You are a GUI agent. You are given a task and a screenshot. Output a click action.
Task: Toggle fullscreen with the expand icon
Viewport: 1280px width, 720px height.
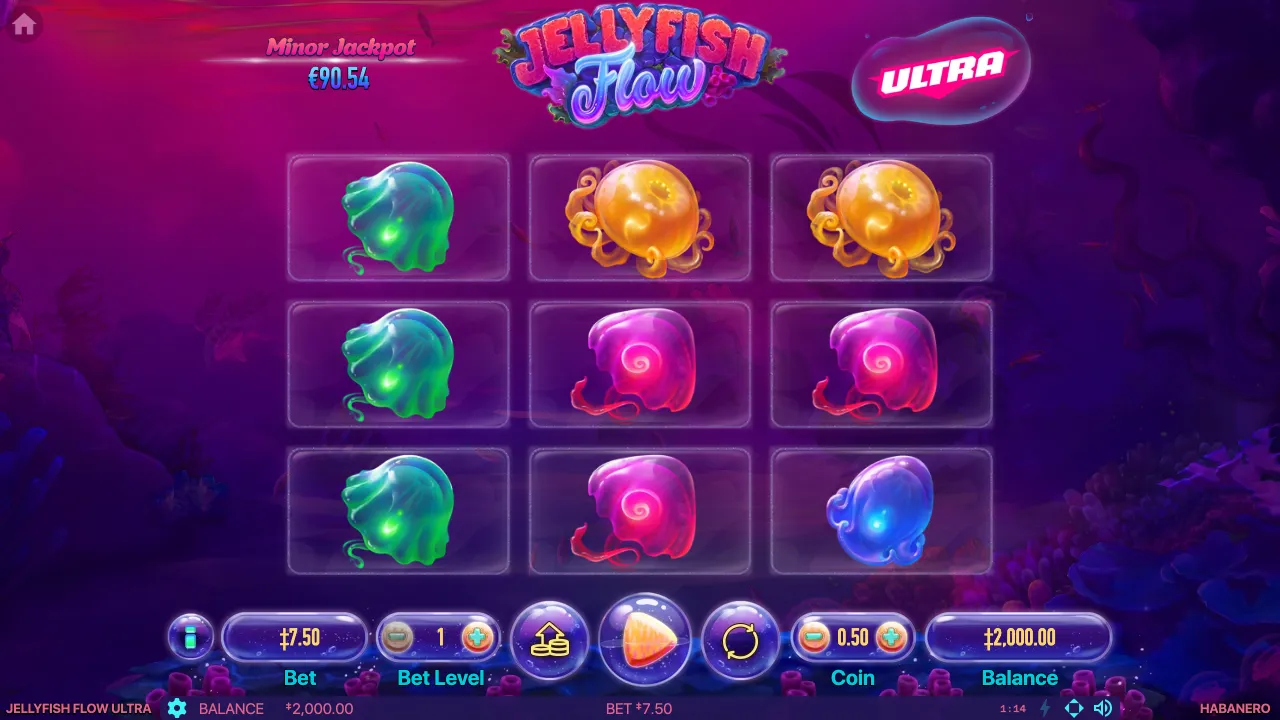pos(1076,708)
